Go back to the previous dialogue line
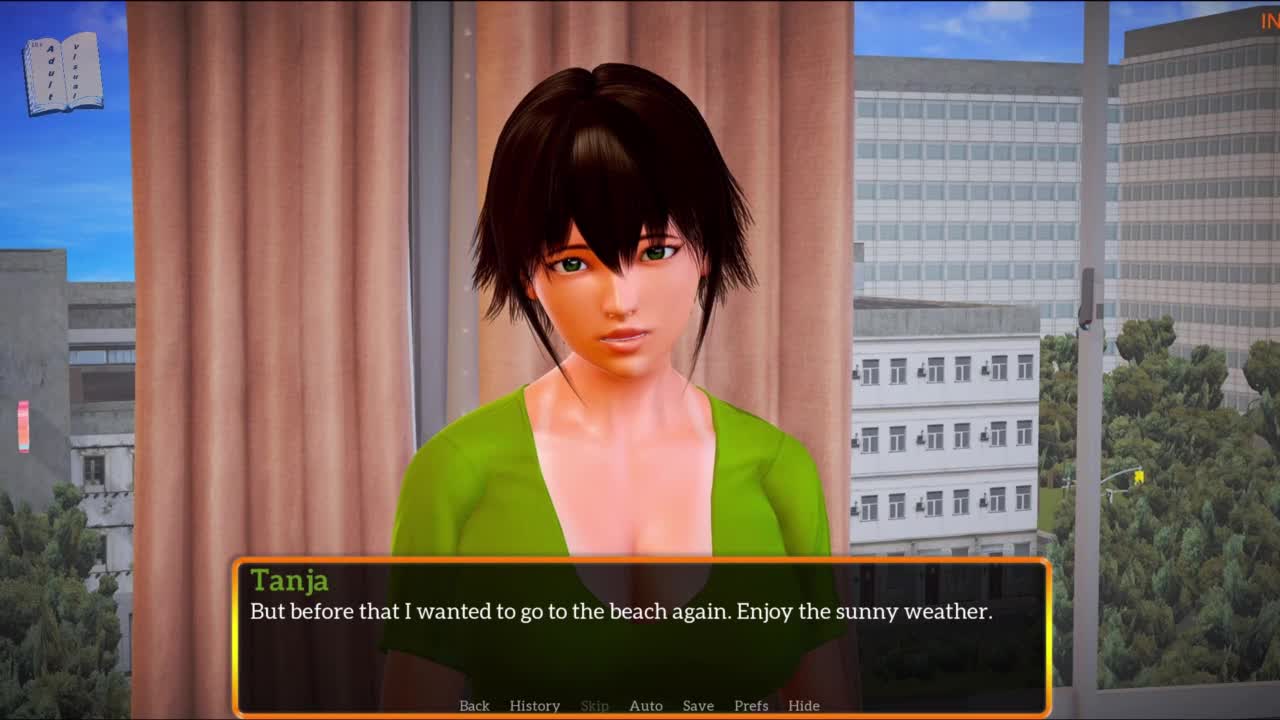The width and height of the screenshot is (1280, 720). pos(474,705)
